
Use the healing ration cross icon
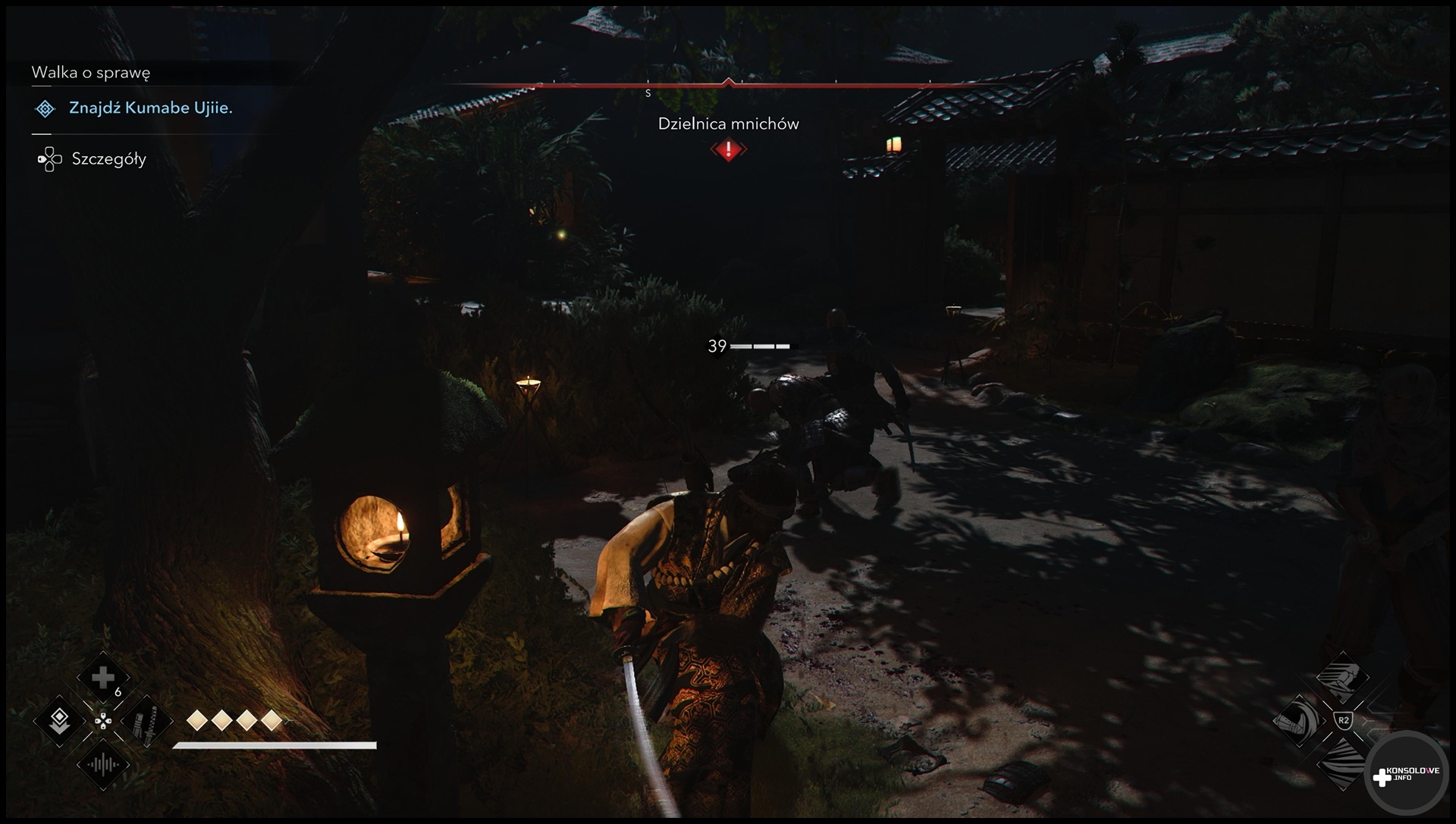[103, 678]
